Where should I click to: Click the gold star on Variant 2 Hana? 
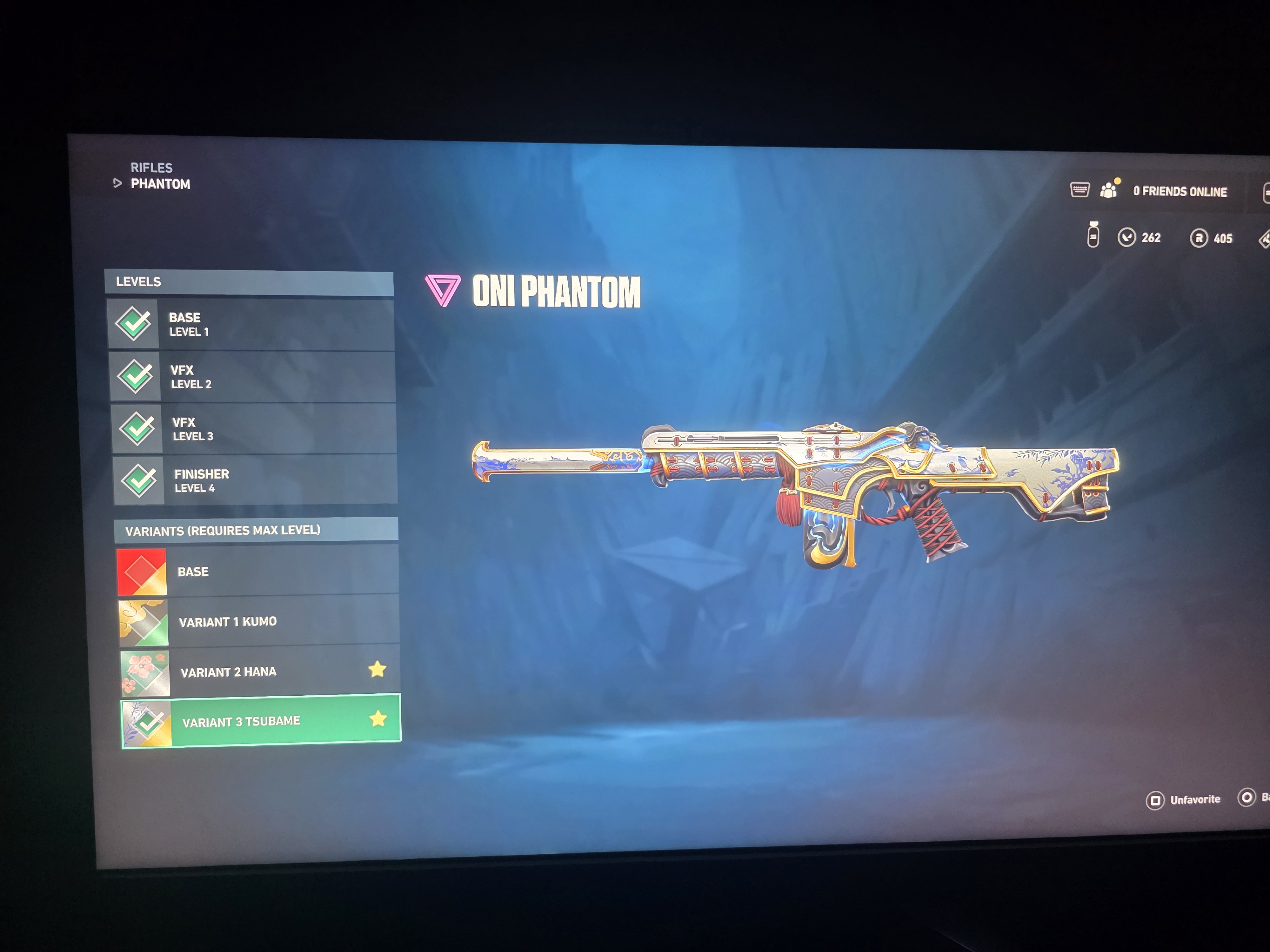pos(377,669)
